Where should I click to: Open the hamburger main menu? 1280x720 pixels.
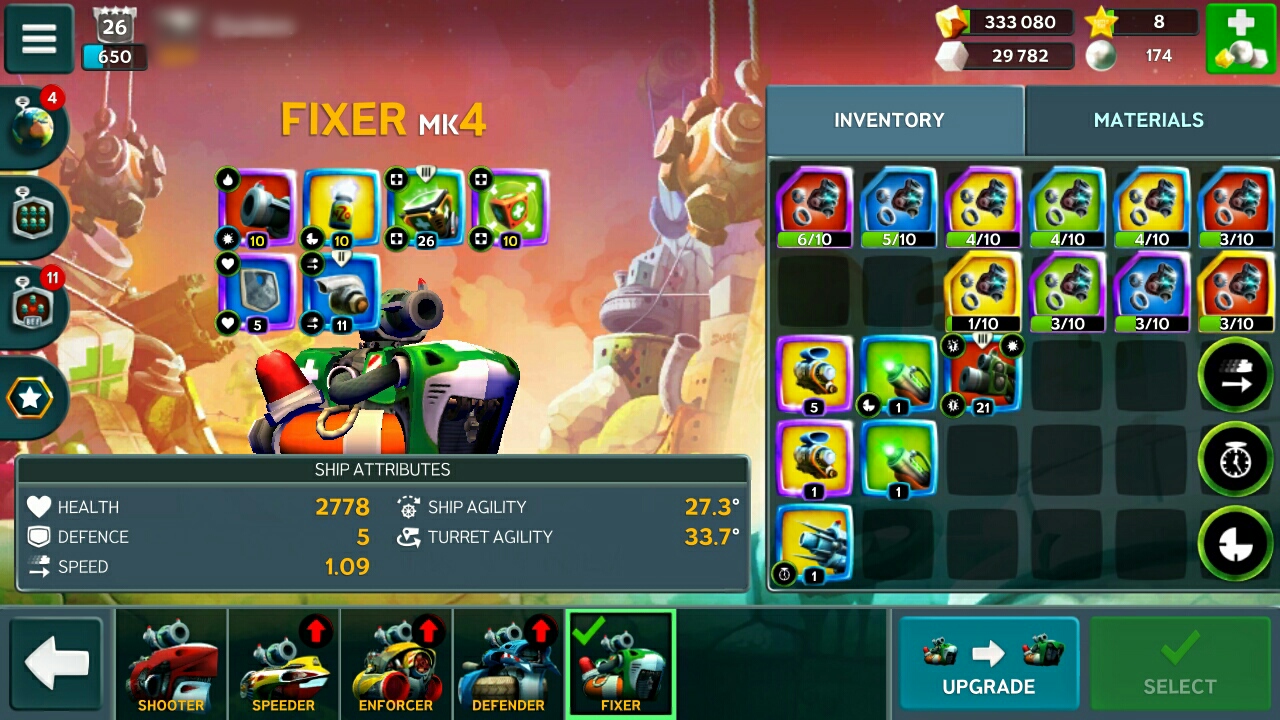(x=39, y=39)
